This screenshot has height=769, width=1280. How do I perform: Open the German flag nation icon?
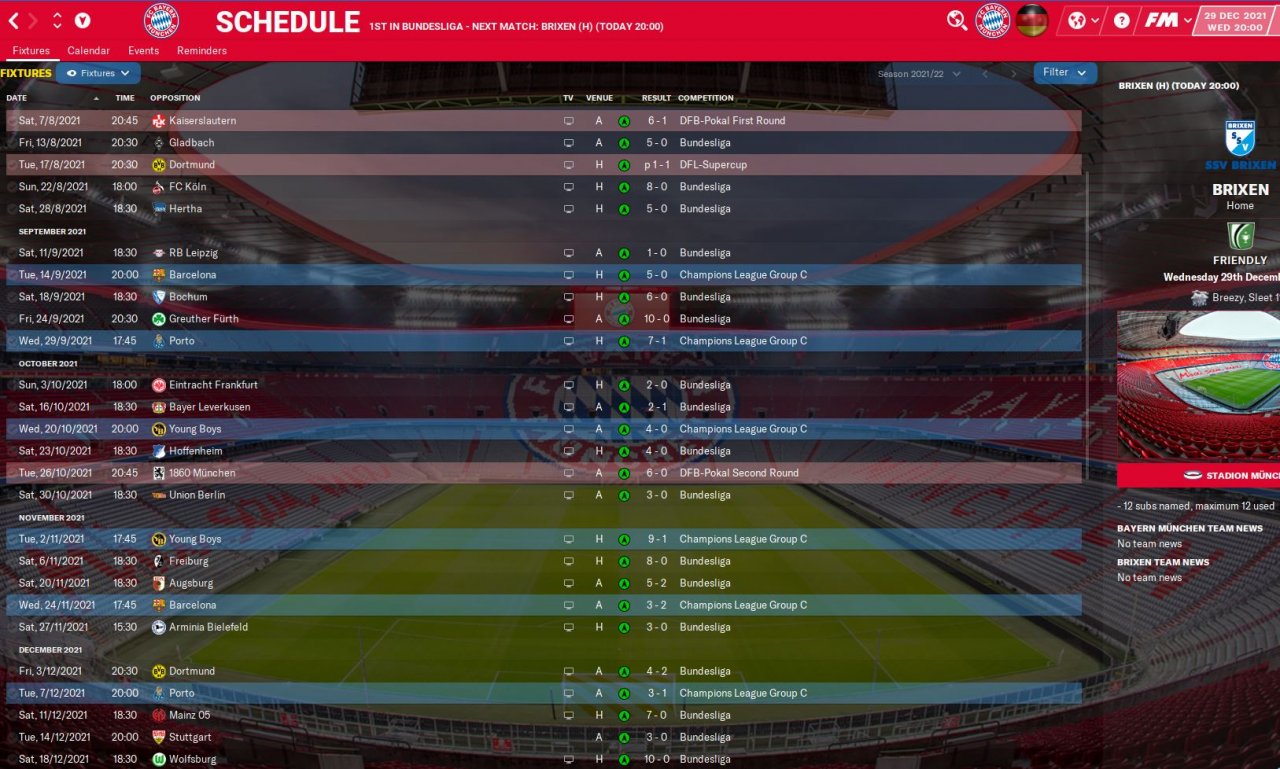pos(1032,20)
